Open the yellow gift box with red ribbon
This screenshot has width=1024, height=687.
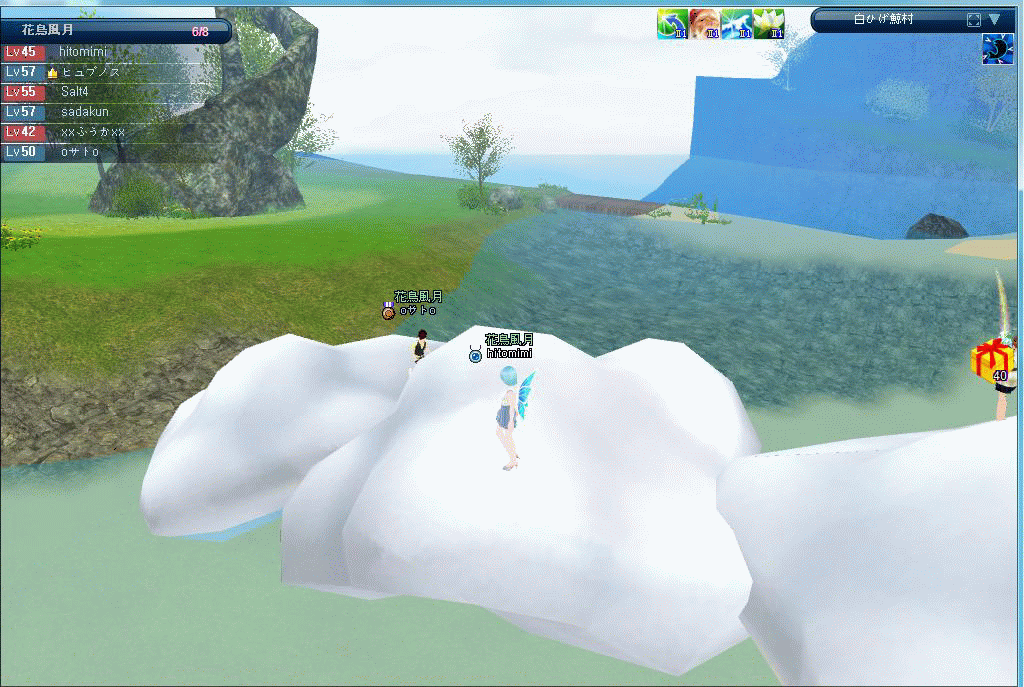pyautogui.click(x=993, y=358)
